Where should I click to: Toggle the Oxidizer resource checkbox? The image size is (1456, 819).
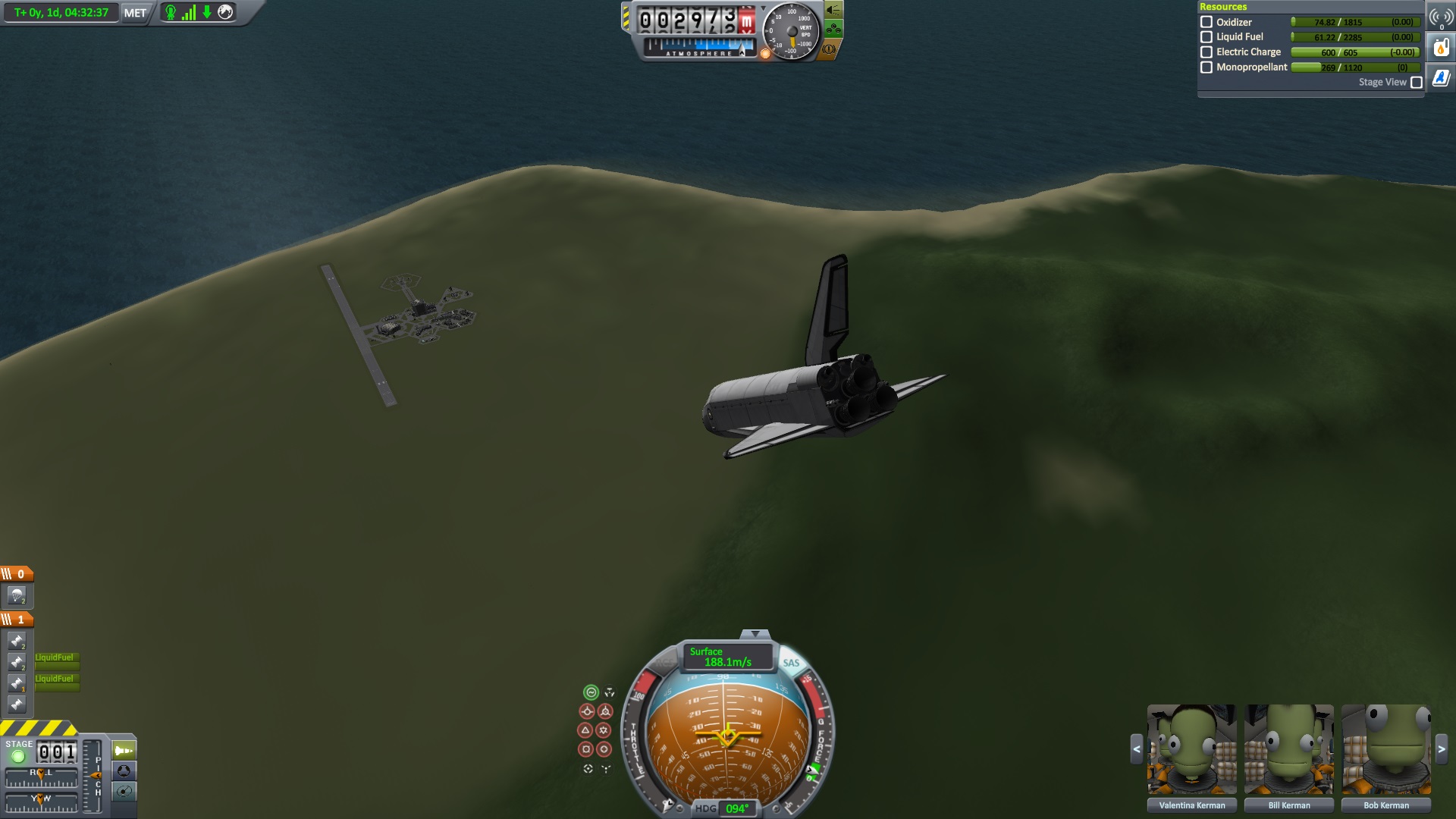pyautogui.click(x=1207, y=22)
